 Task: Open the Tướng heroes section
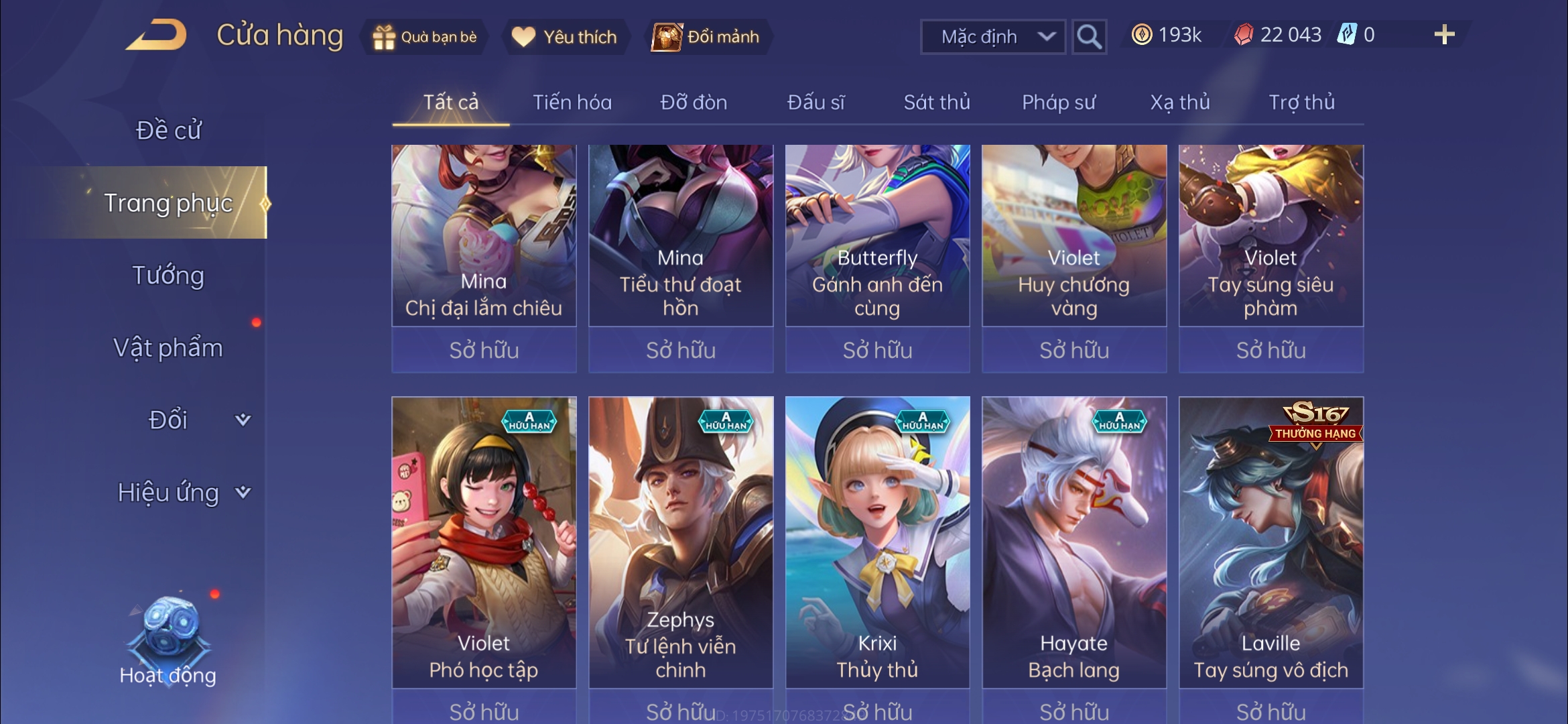pyautogui.click(x=168, y=276)
